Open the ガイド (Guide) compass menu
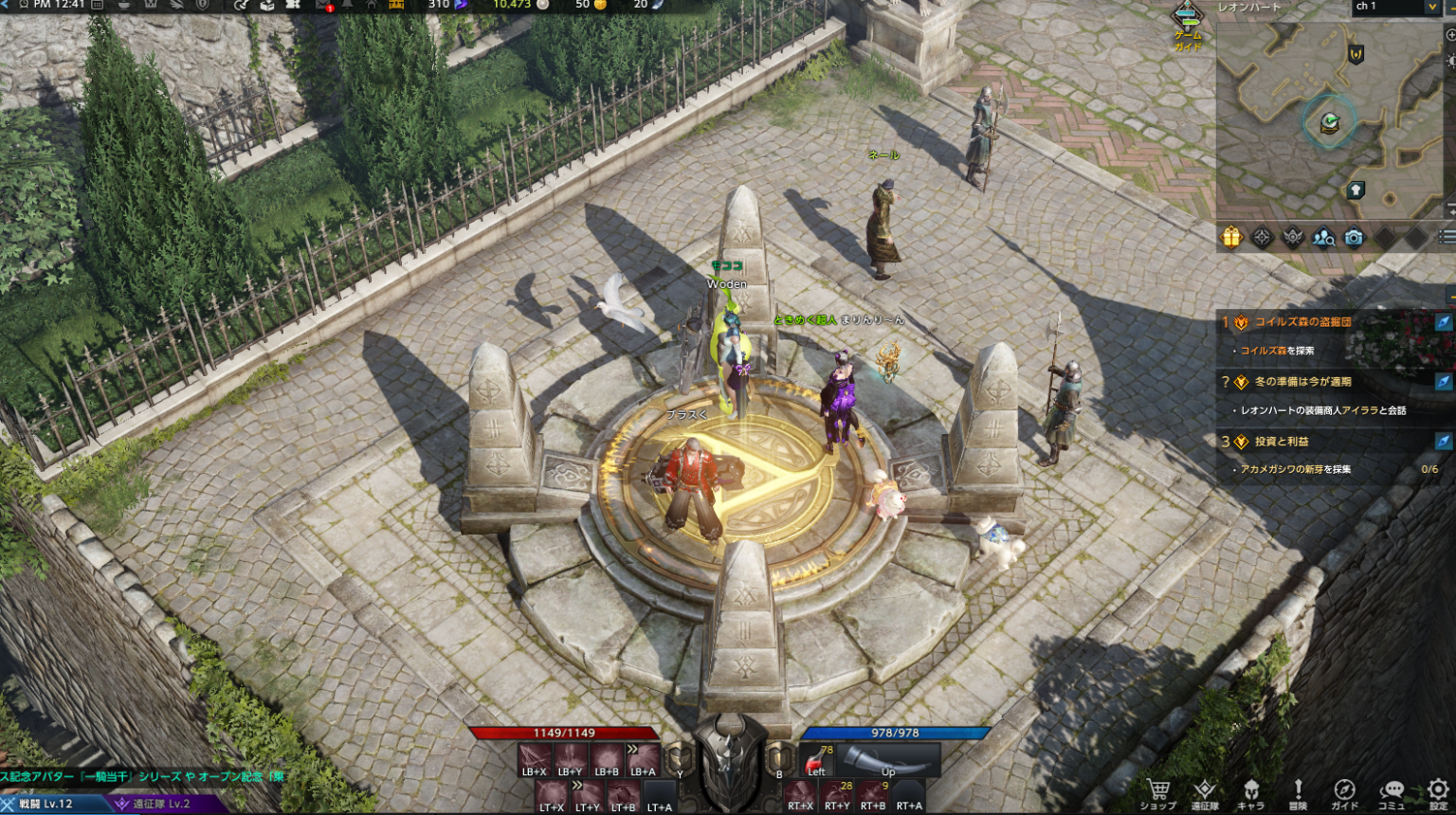1456x815 pixels. [x=1344, y=792]
